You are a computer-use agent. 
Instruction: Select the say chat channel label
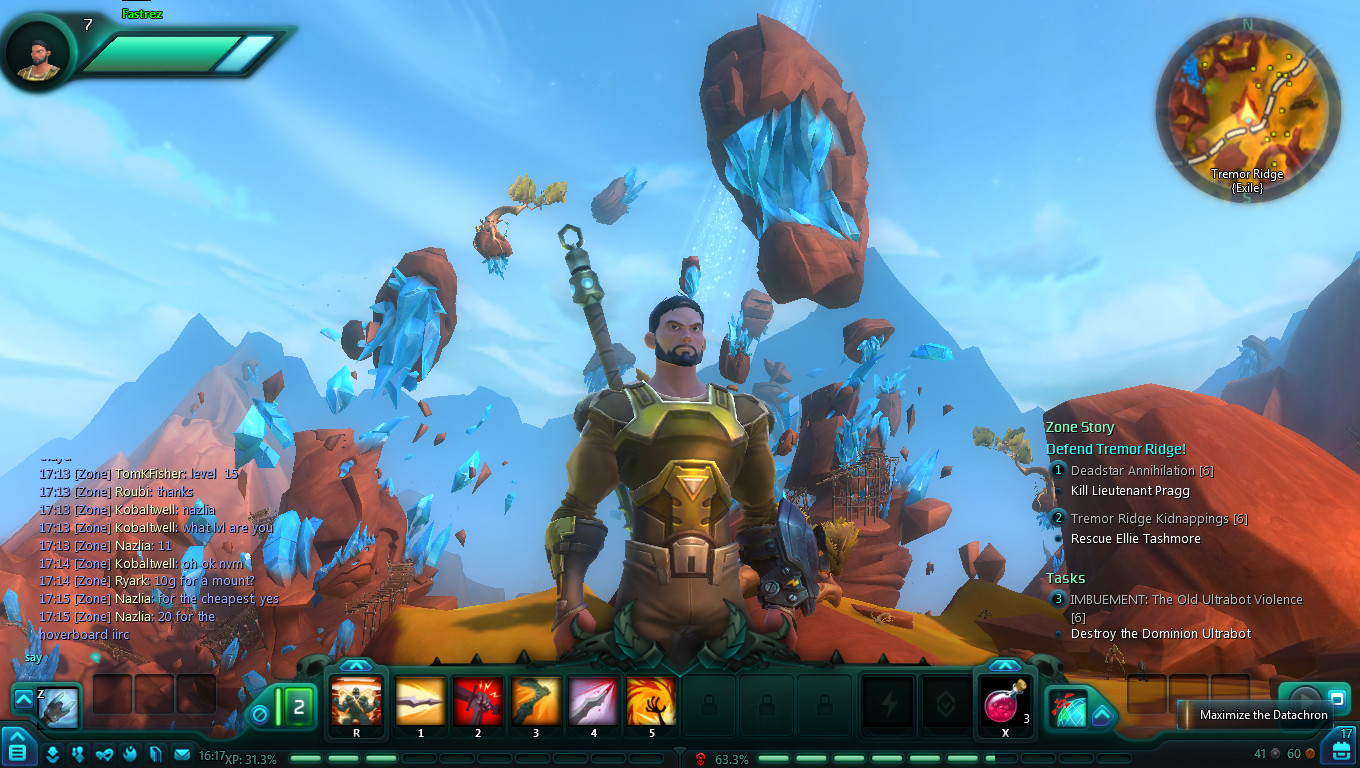(33, 657)
